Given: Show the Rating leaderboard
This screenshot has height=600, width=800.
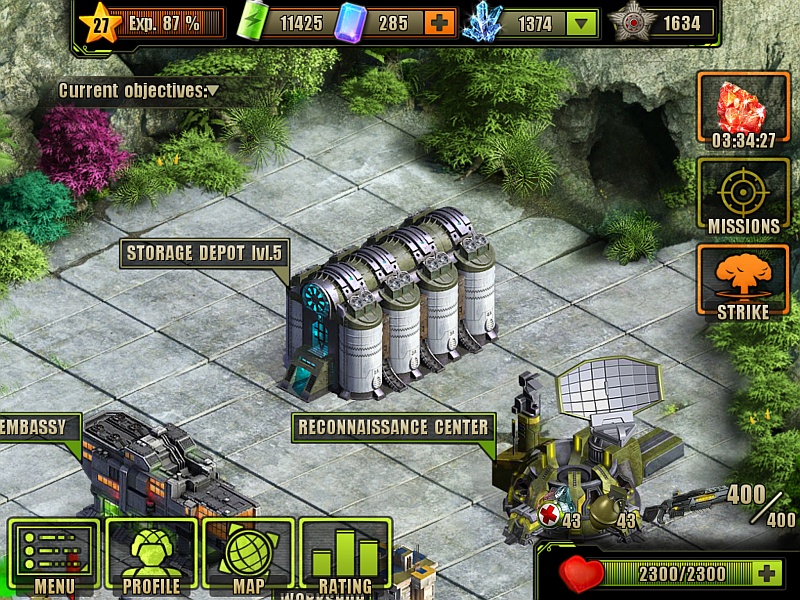Looking at the screenshot, I should point(345,556).
